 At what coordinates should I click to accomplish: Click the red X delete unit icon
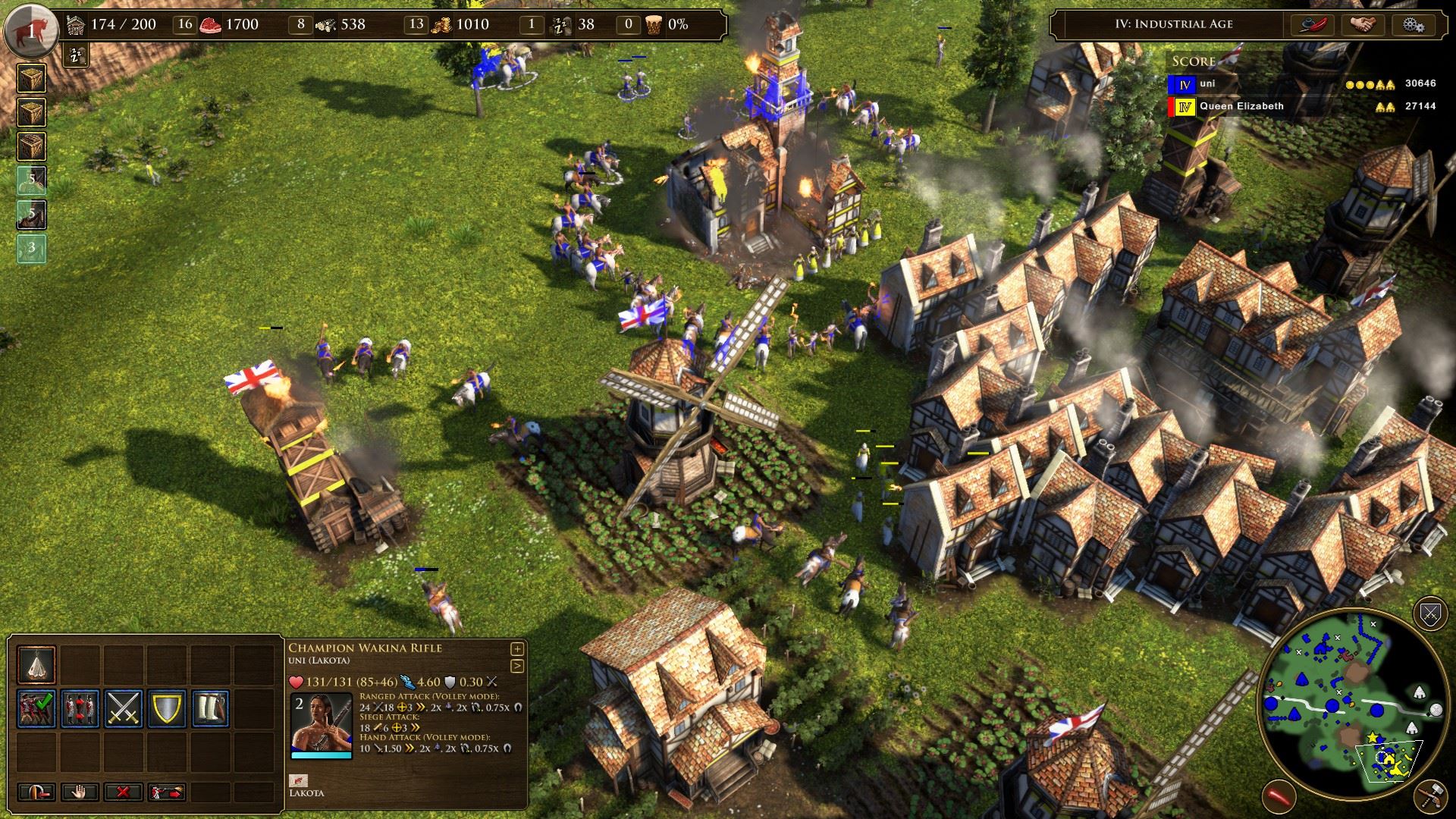click(x=122, y=792)
